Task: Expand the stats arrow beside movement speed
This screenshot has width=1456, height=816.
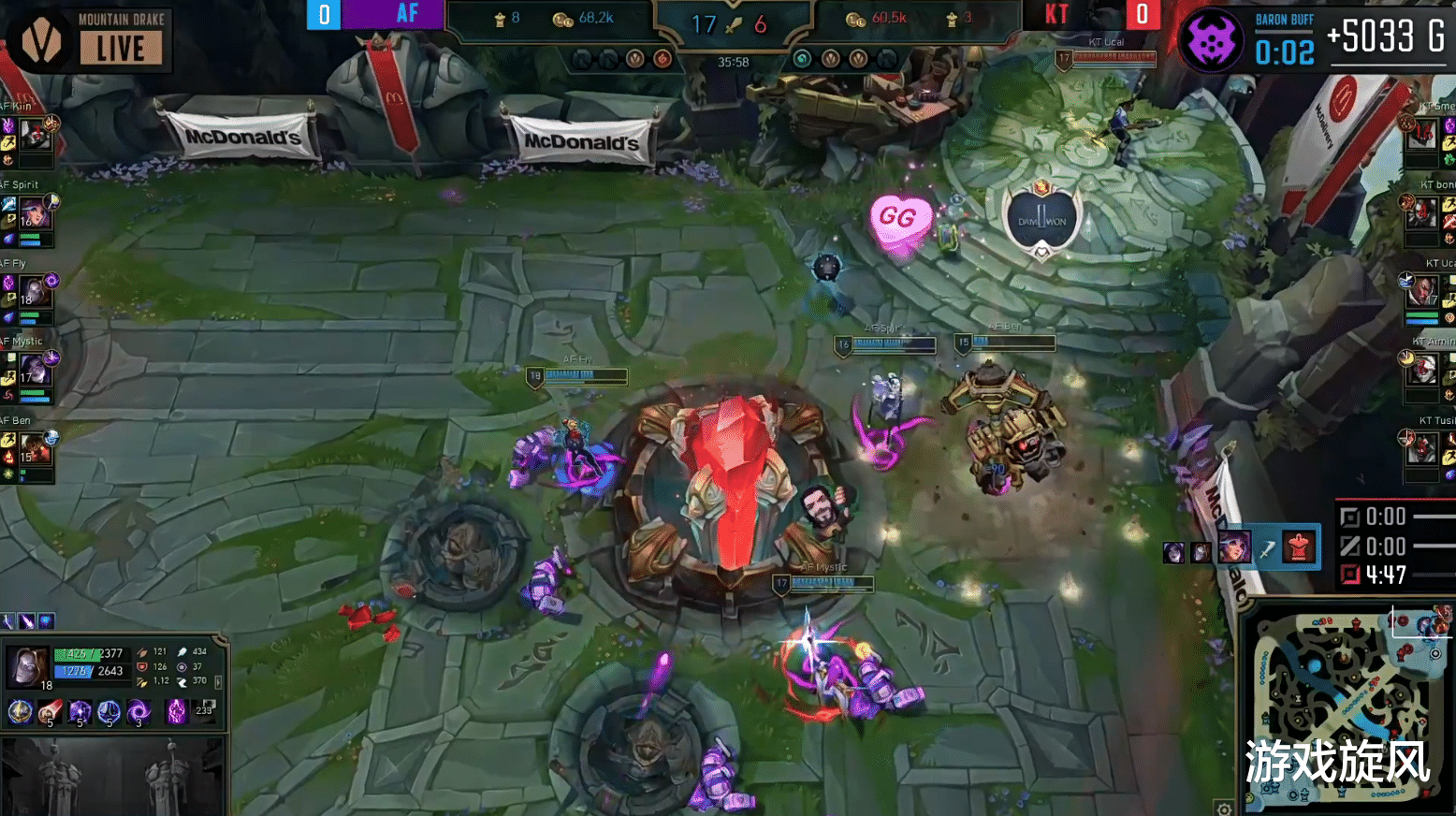Action: [219, 682]
